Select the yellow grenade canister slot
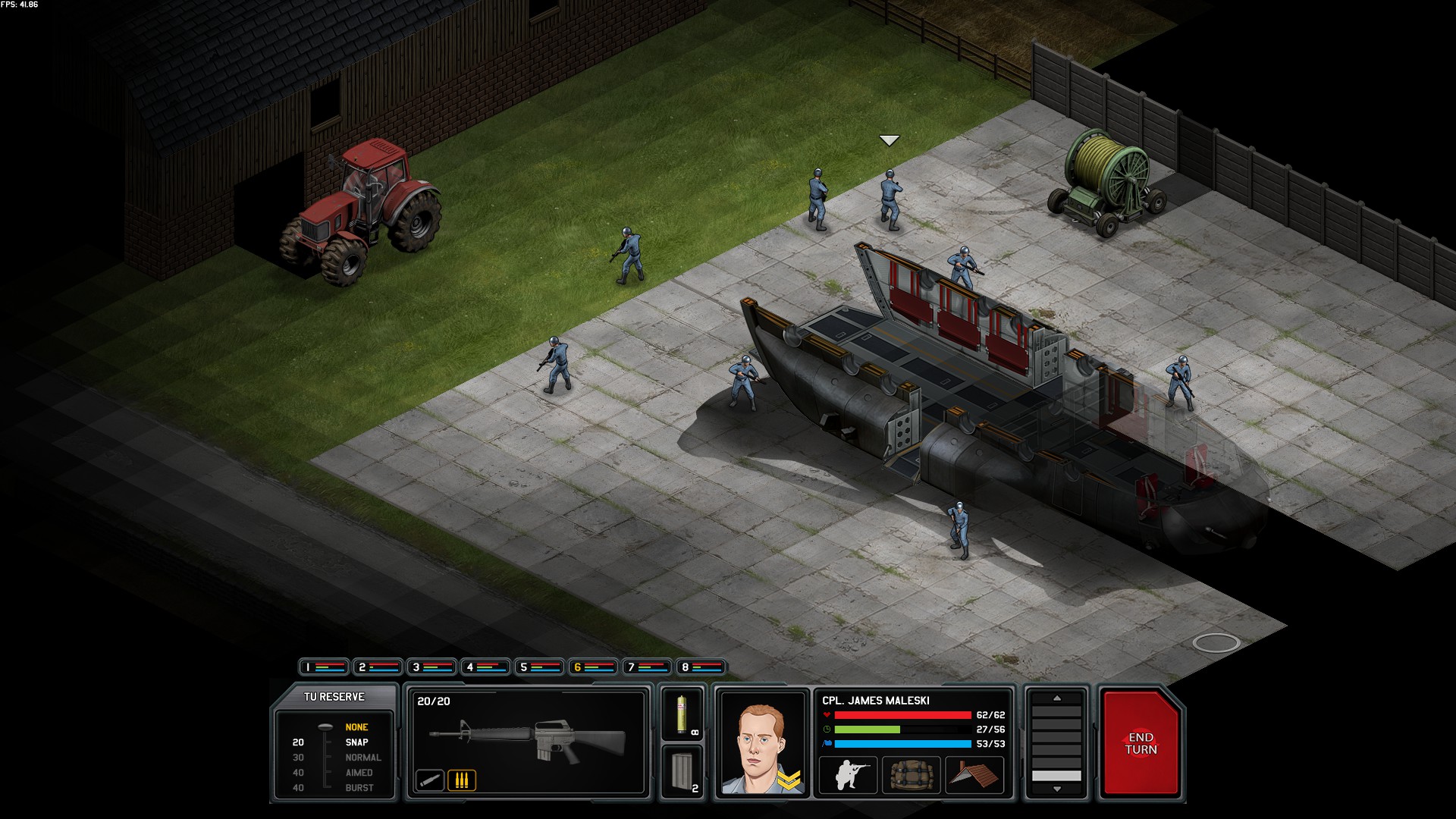The width and height of the screenshot is (1456, 819). click(x=682, y=714)
